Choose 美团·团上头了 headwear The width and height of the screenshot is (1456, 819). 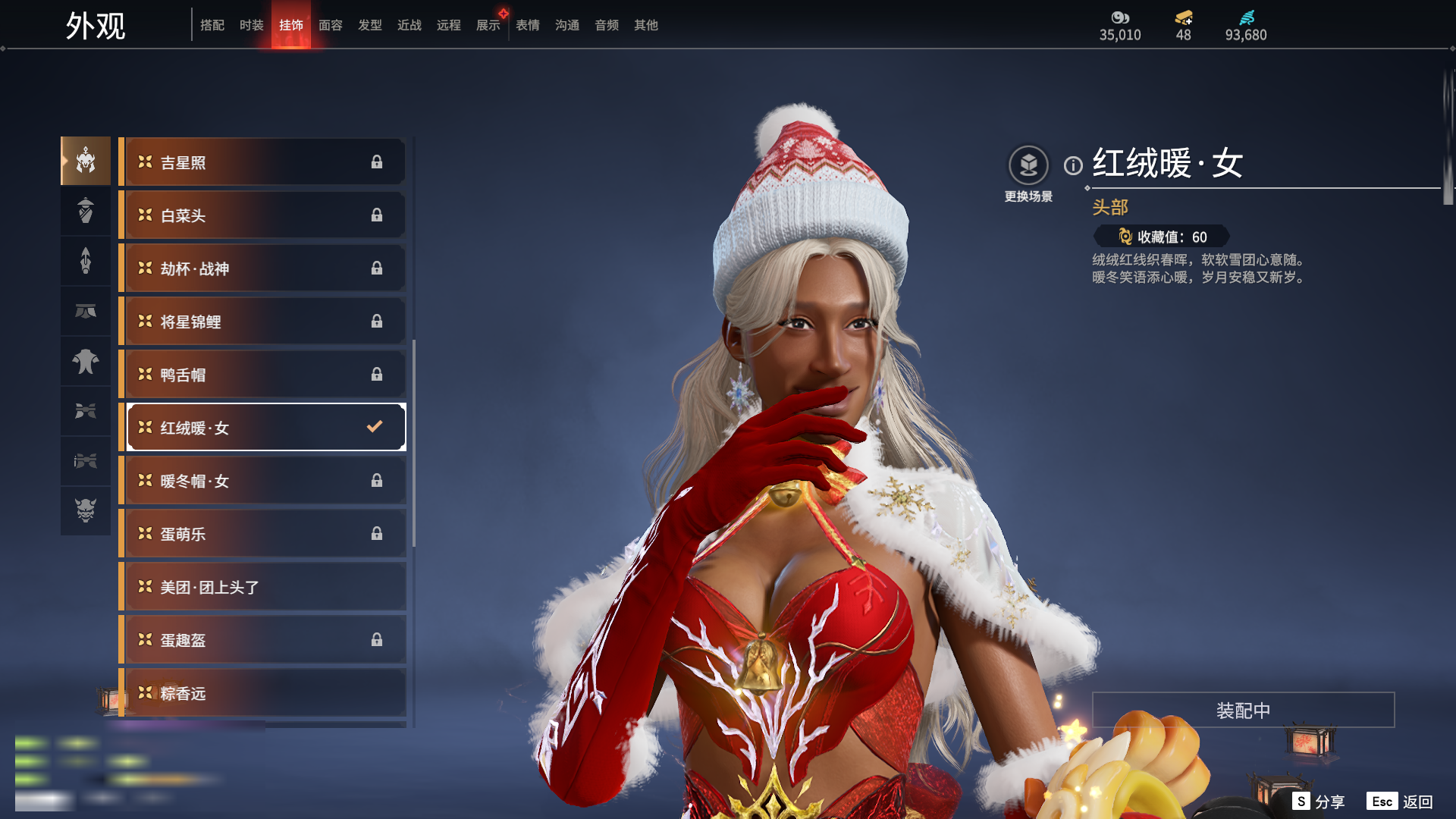point(262,587)
